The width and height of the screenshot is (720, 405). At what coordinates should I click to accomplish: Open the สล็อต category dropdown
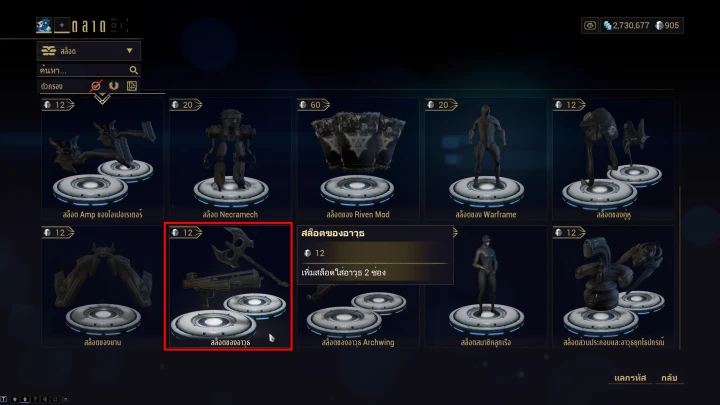click(x=89, y=50)
